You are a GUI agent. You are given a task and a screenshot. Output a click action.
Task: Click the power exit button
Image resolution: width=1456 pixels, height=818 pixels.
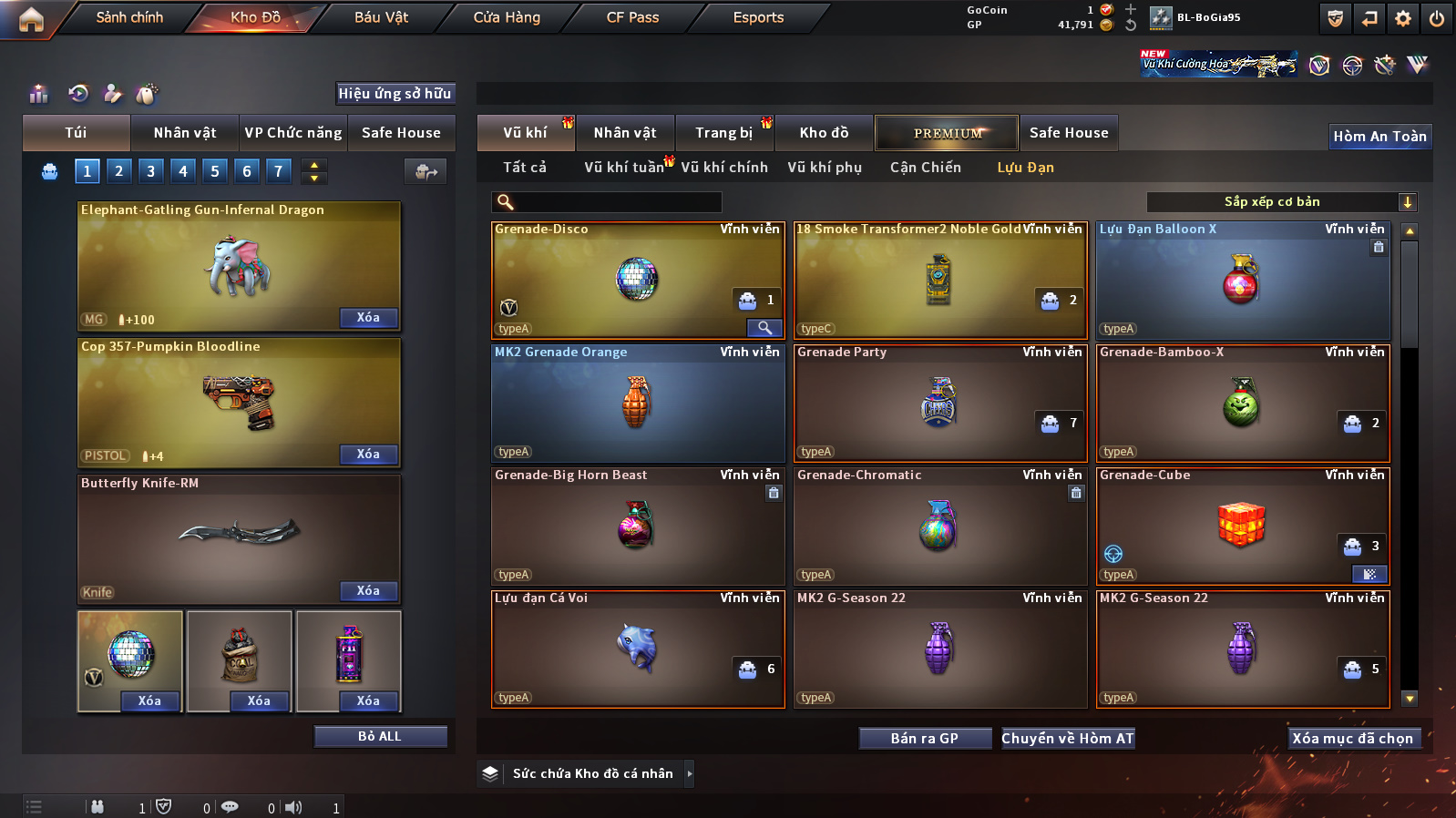pos(1437,18)
